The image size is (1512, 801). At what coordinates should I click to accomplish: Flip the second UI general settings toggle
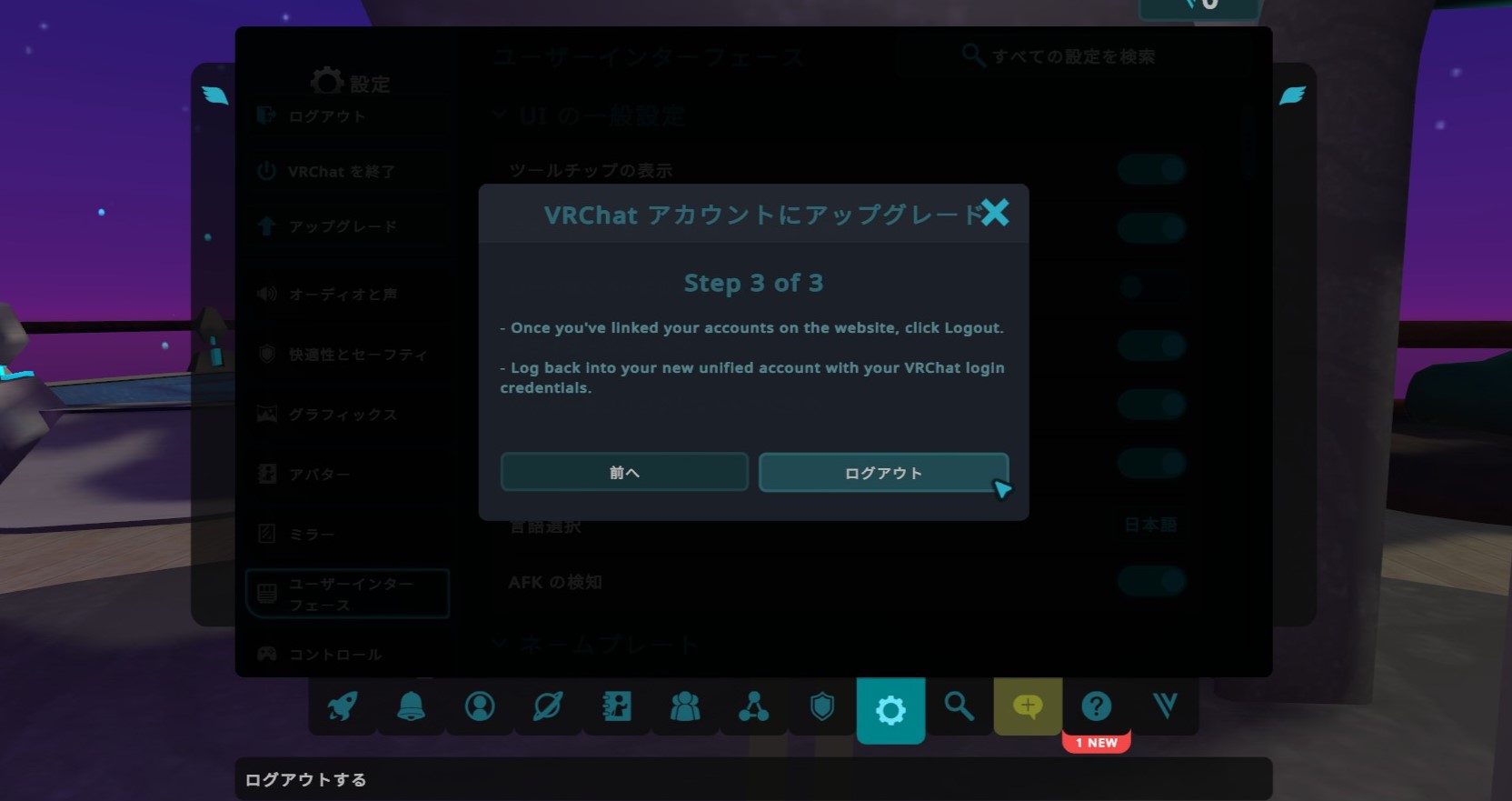click(1151, 228)
